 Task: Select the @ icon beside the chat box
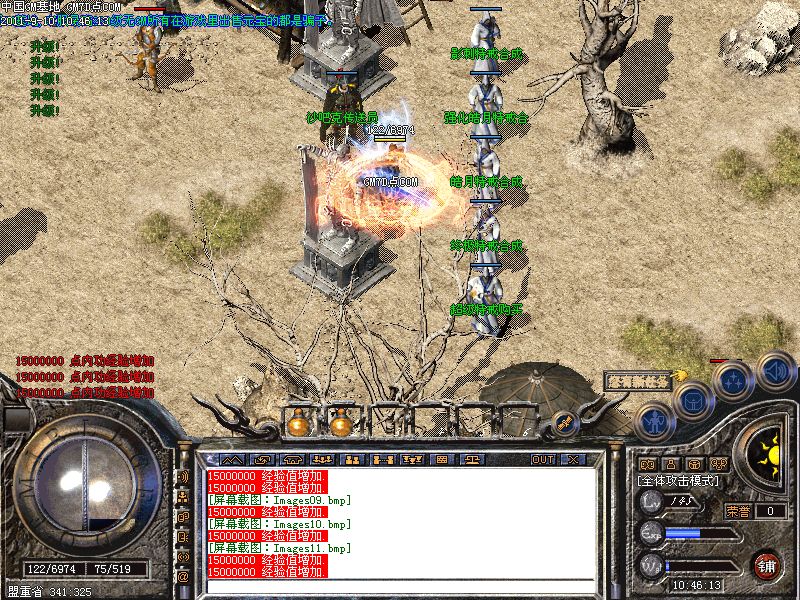click(183, 577)
